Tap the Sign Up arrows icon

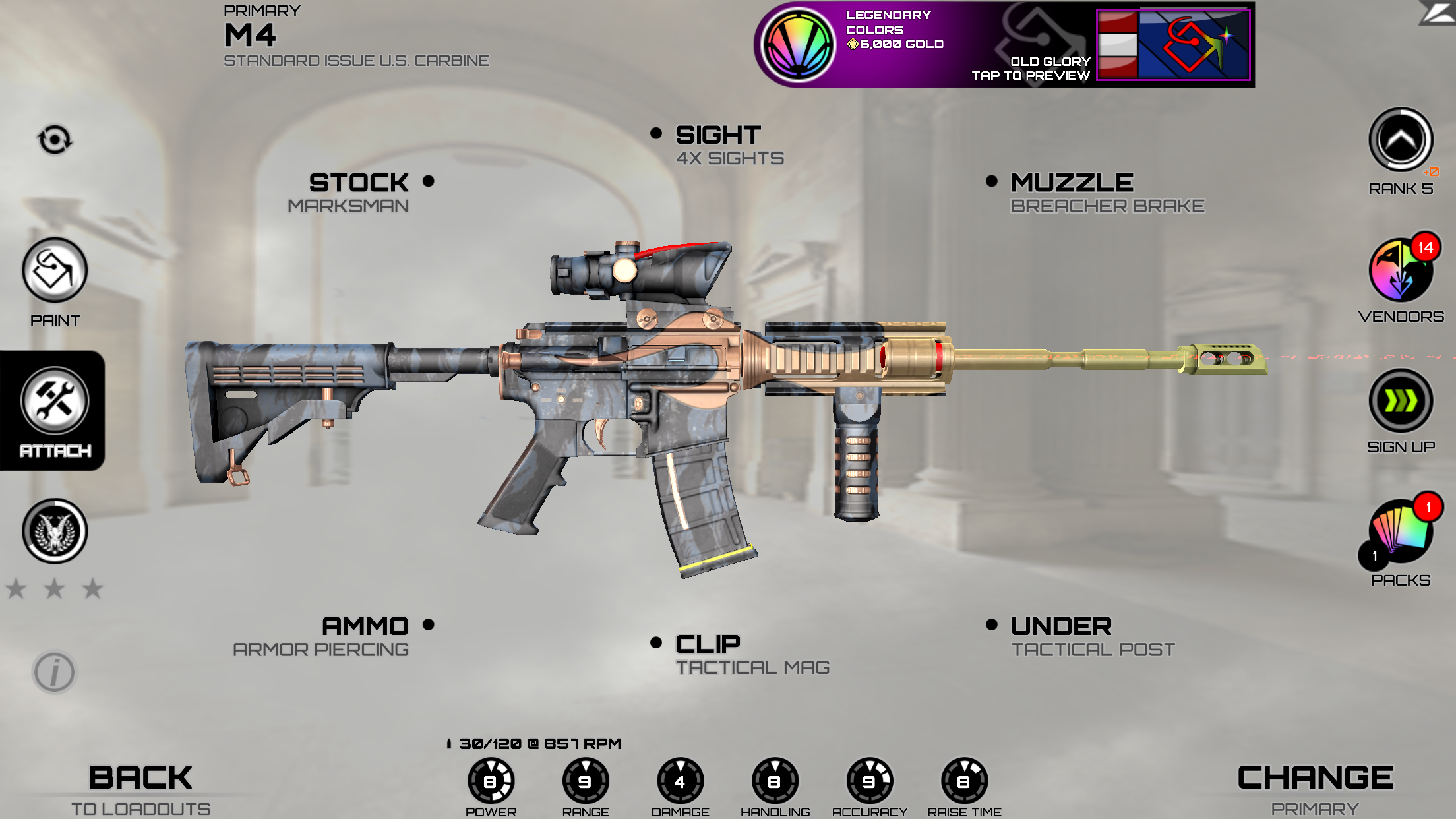1401,401
